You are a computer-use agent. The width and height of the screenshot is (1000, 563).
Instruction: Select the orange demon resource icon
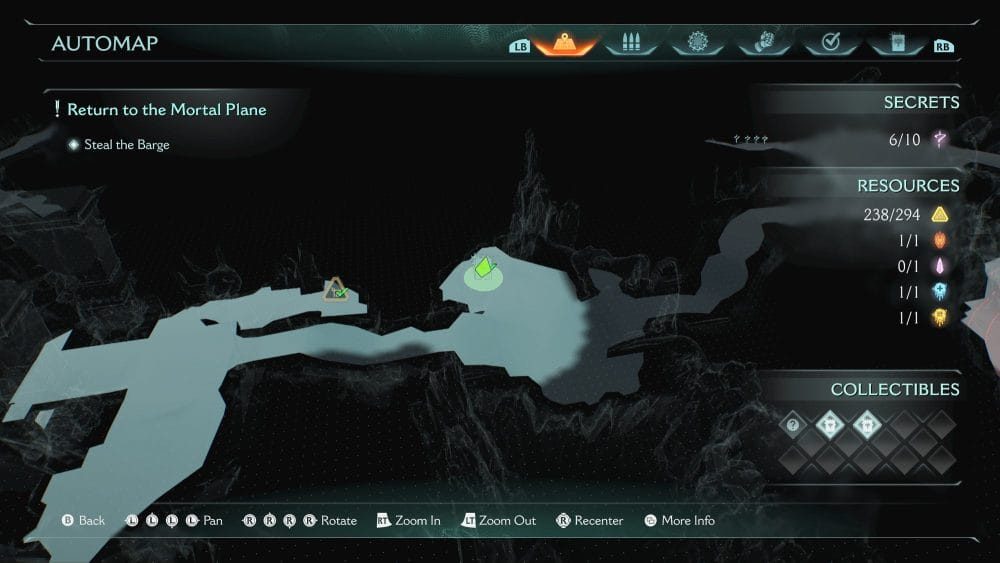point(940,240)
